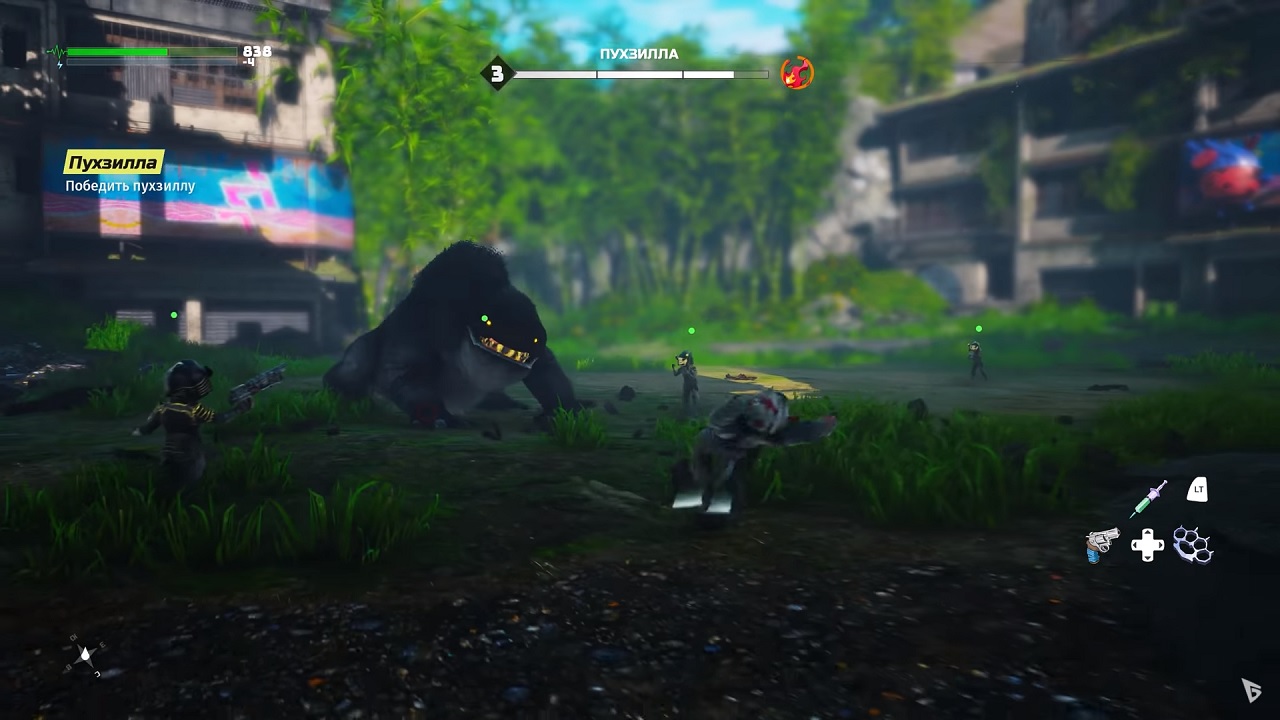Click the diamond level 3 badge
The height and width of the screenshot is (720, 1280).
click(497, 72)
